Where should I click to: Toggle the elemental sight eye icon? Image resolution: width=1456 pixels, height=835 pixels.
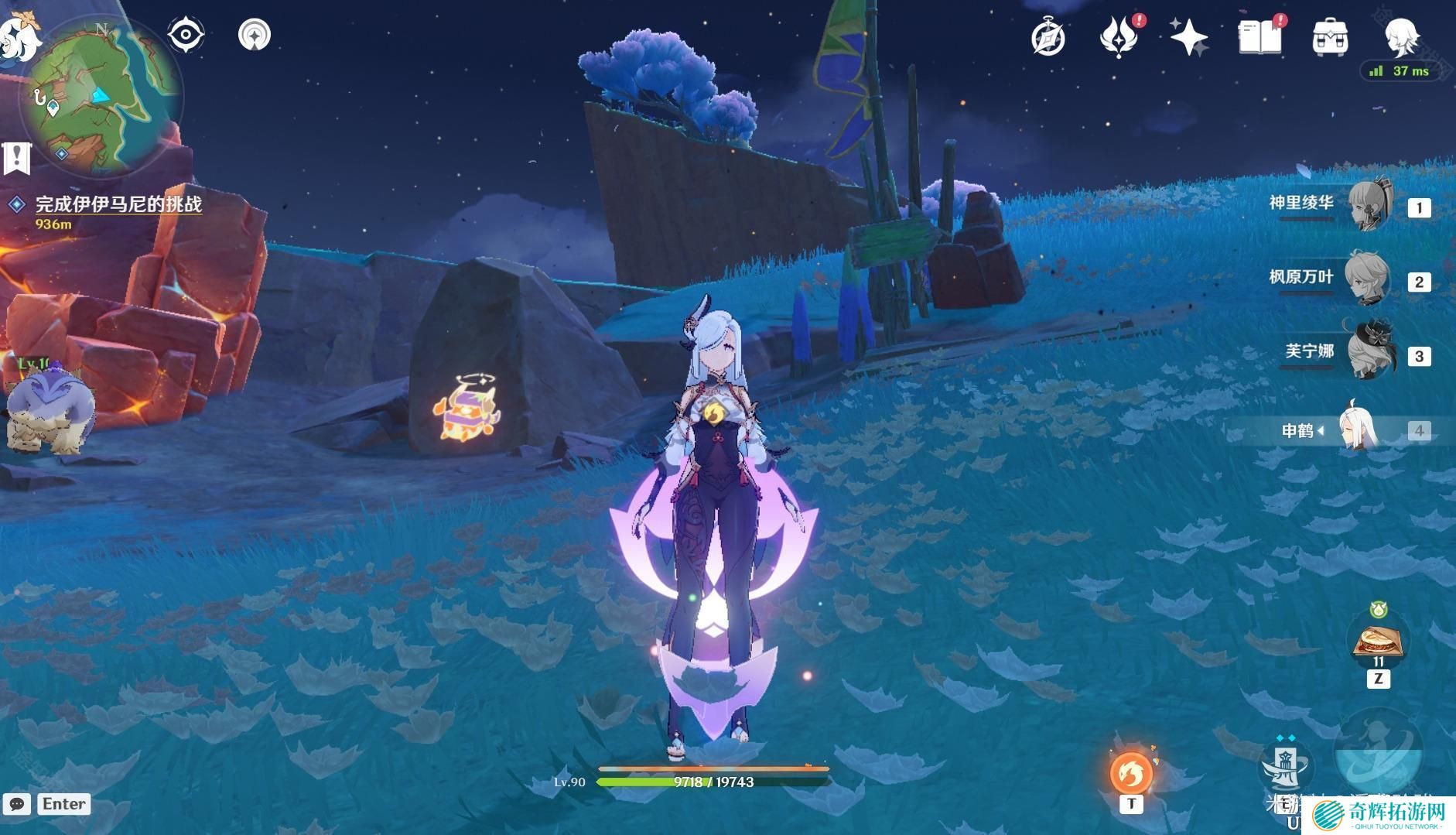[186, 35]
